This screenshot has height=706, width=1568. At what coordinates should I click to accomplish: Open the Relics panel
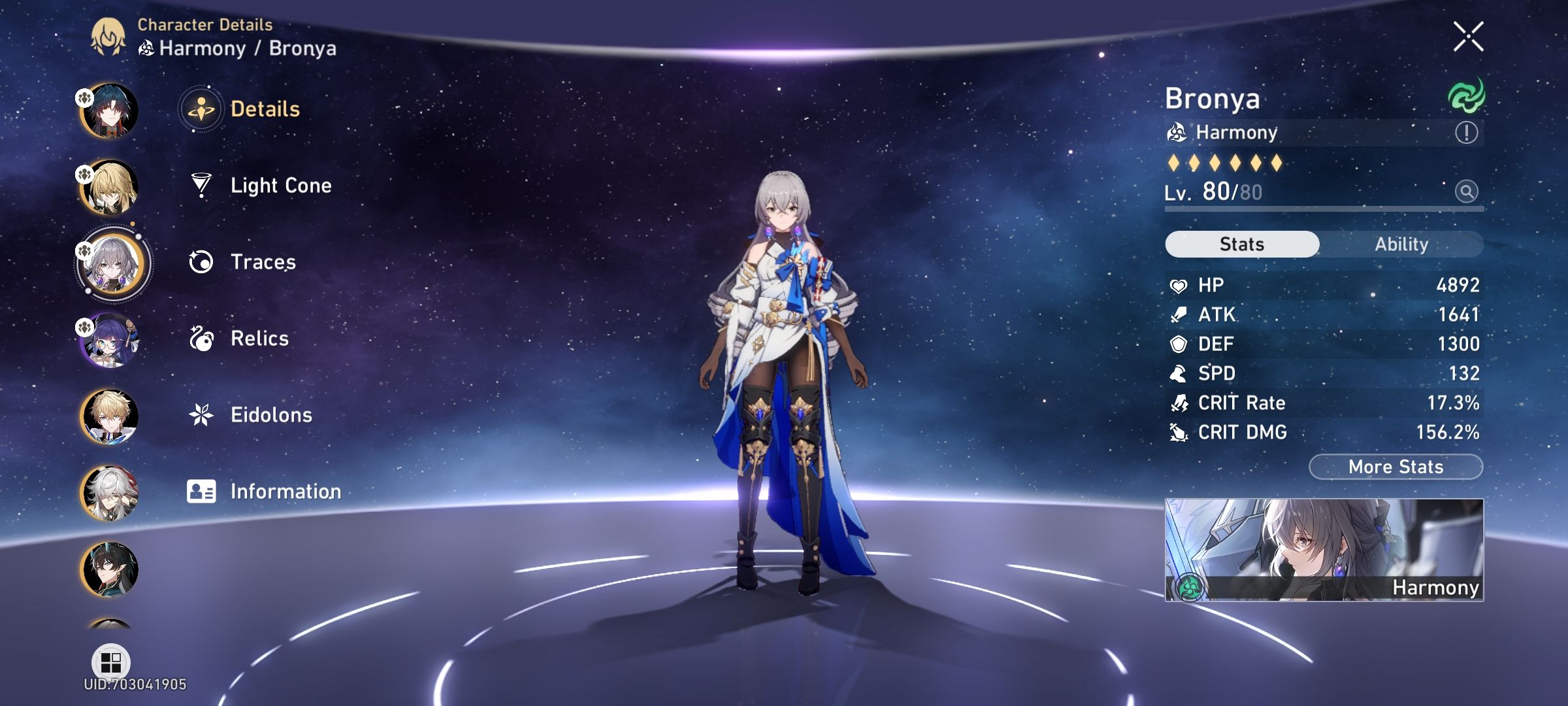tap(259, 338)
